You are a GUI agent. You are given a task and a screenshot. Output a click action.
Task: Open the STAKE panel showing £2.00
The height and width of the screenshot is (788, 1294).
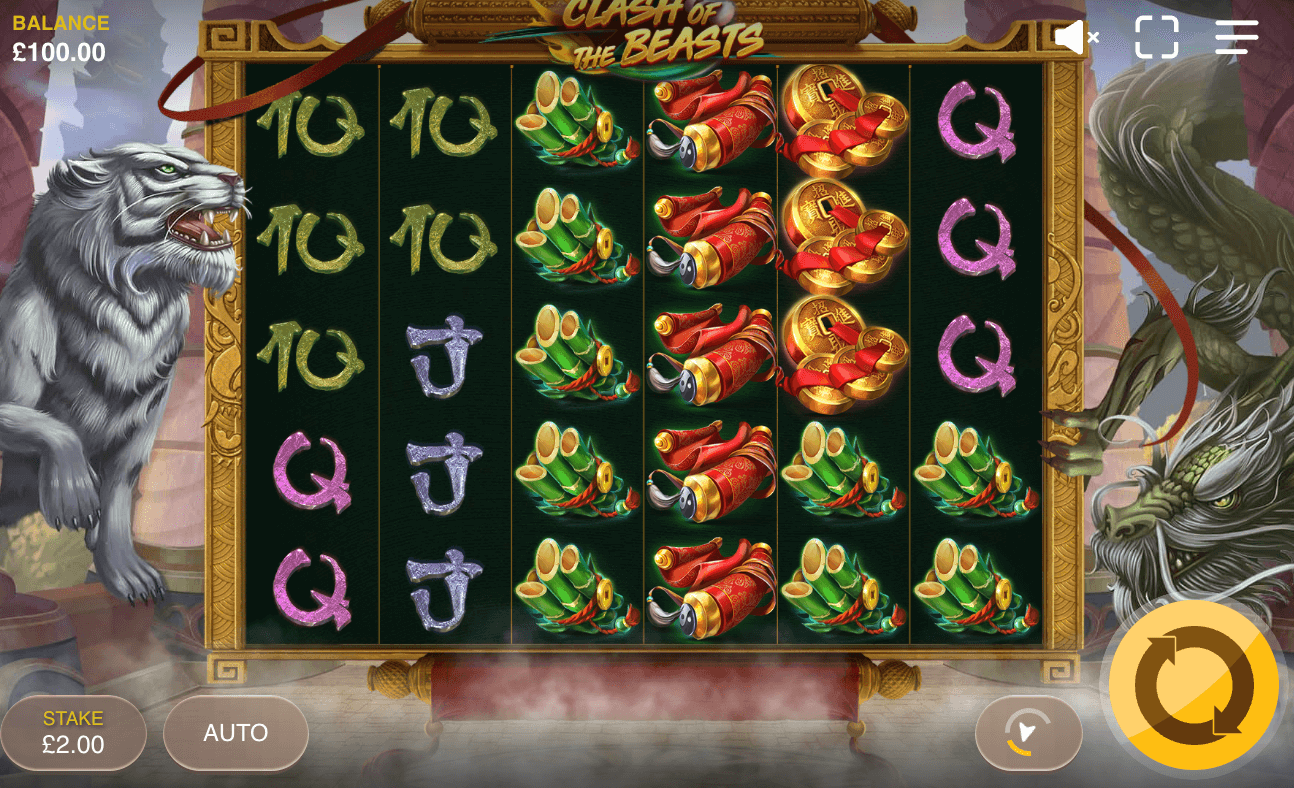tap(73, 733)
